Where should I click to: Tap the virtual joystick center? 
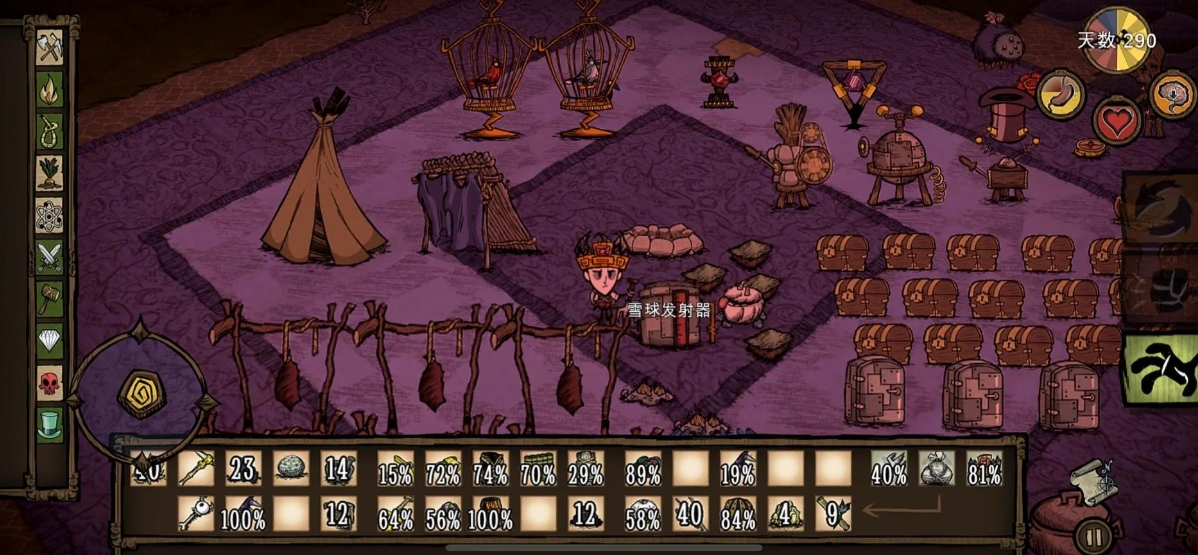[140, 395]
